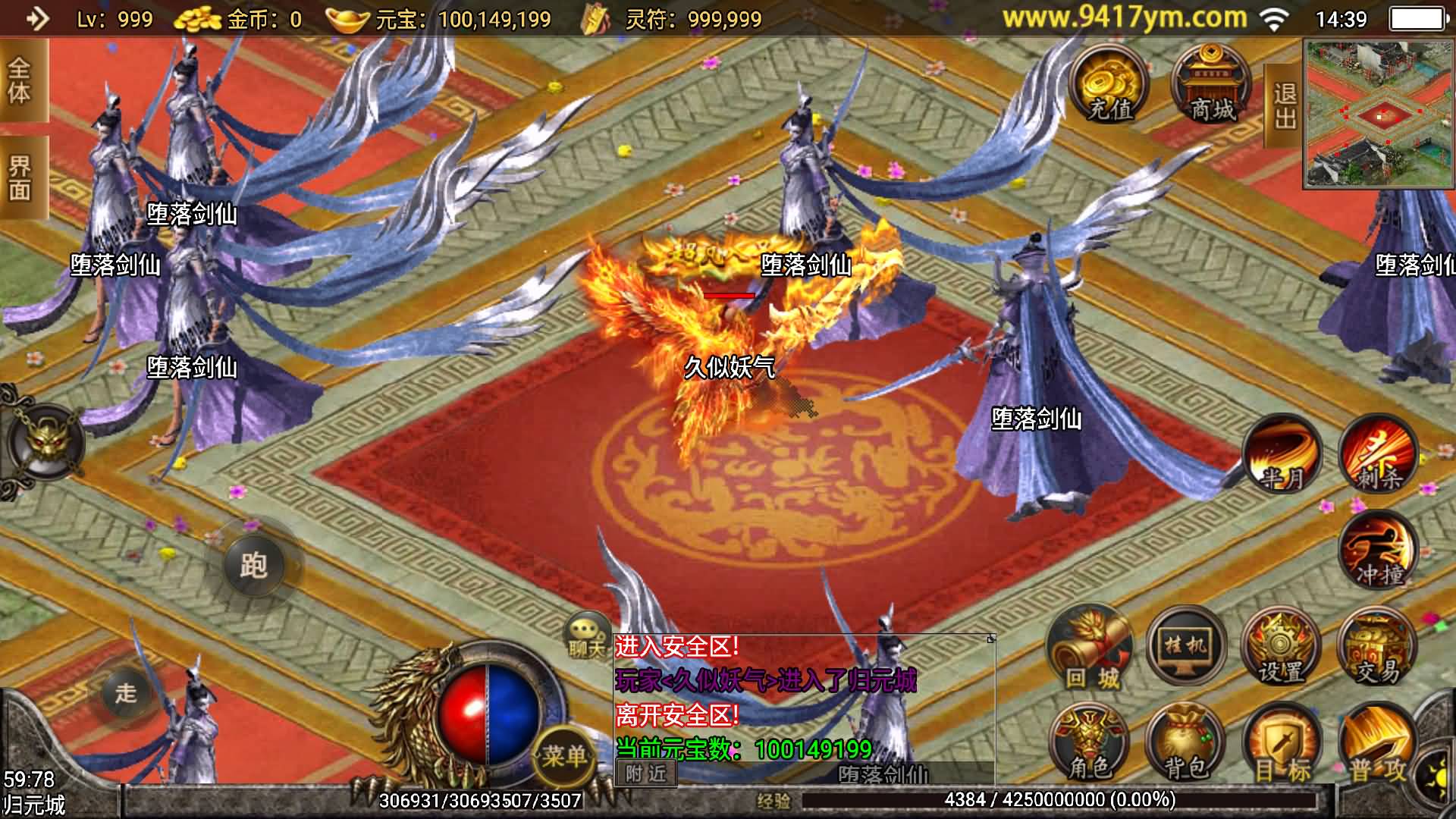1456x819 pixels.
Task: Activate the 半月 skill
Action: point(1283,455)
